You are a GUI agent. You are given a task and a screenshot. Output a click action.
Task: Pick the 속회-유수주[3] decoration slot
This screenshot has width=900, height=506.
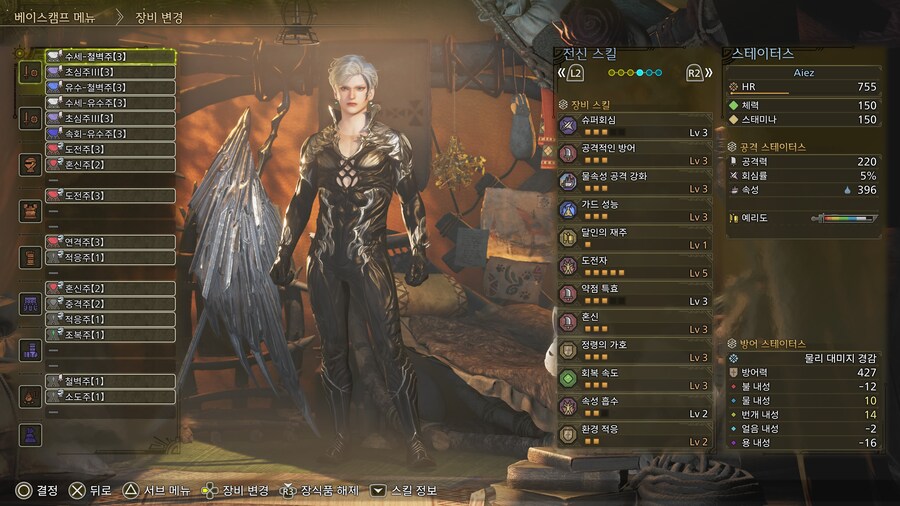(110, 133)
